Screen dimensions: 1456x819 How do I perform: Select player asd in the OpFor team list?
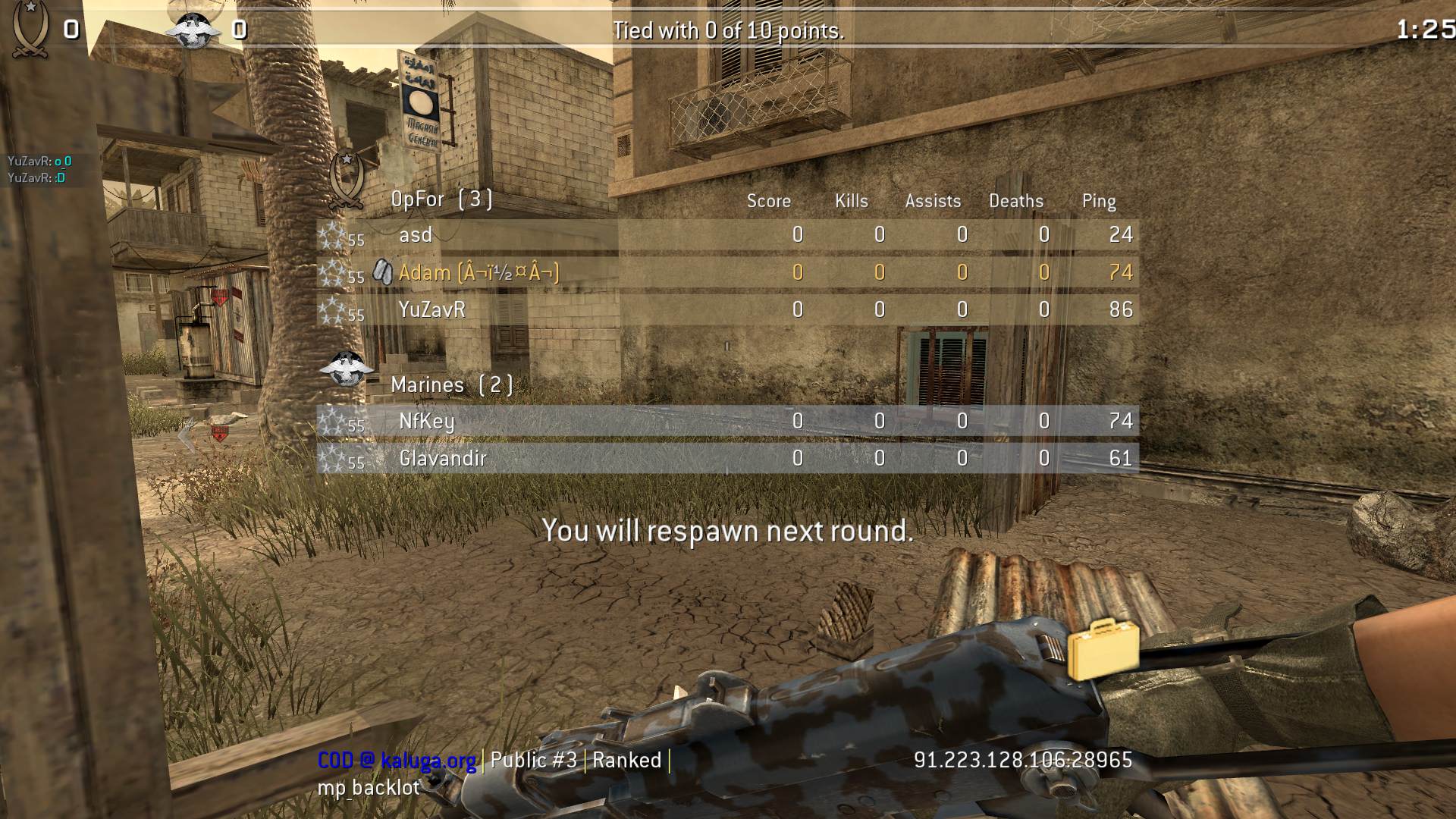pos(416,235)
